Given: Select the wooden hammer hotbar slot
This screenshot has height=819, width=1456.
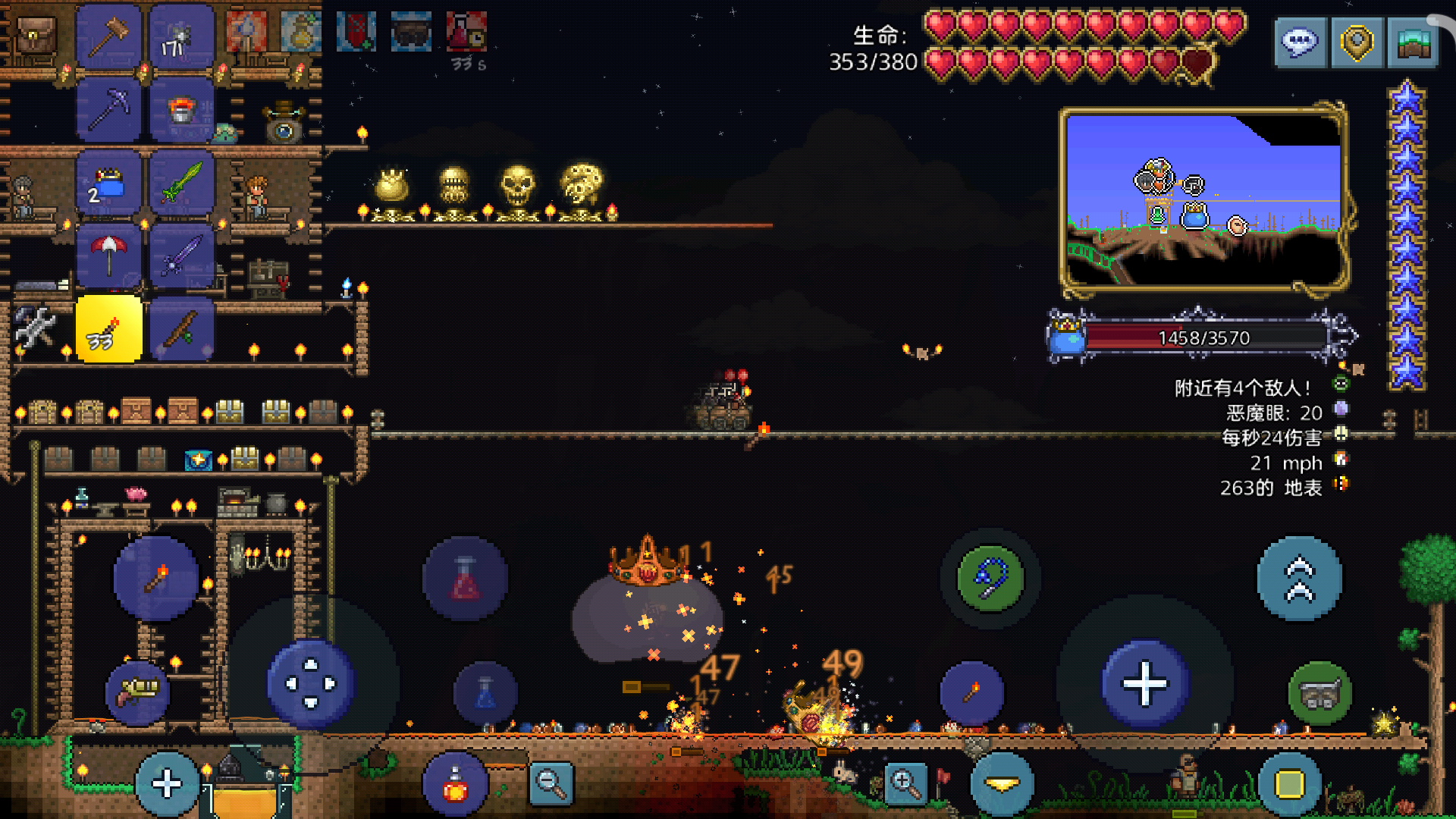Looking at the screenshot, I should coord(109,36).
